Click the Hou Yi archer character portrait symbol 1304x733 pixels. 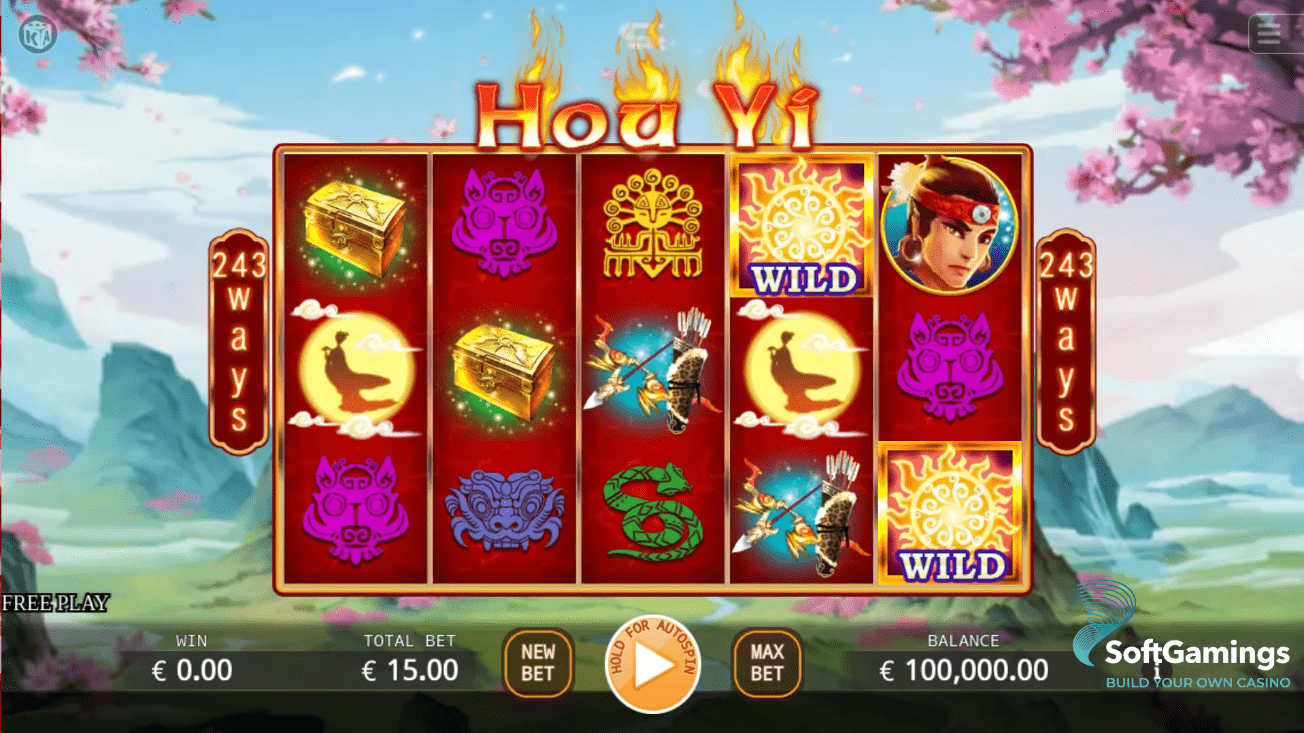[950, 225]
